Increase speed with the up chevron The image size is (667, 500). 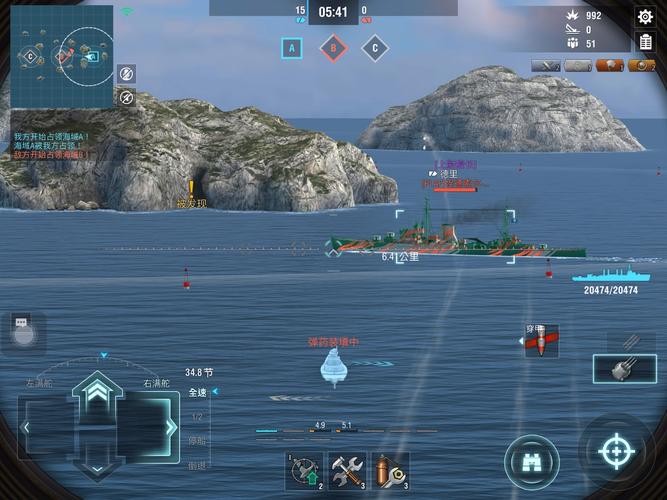point(97,391)
